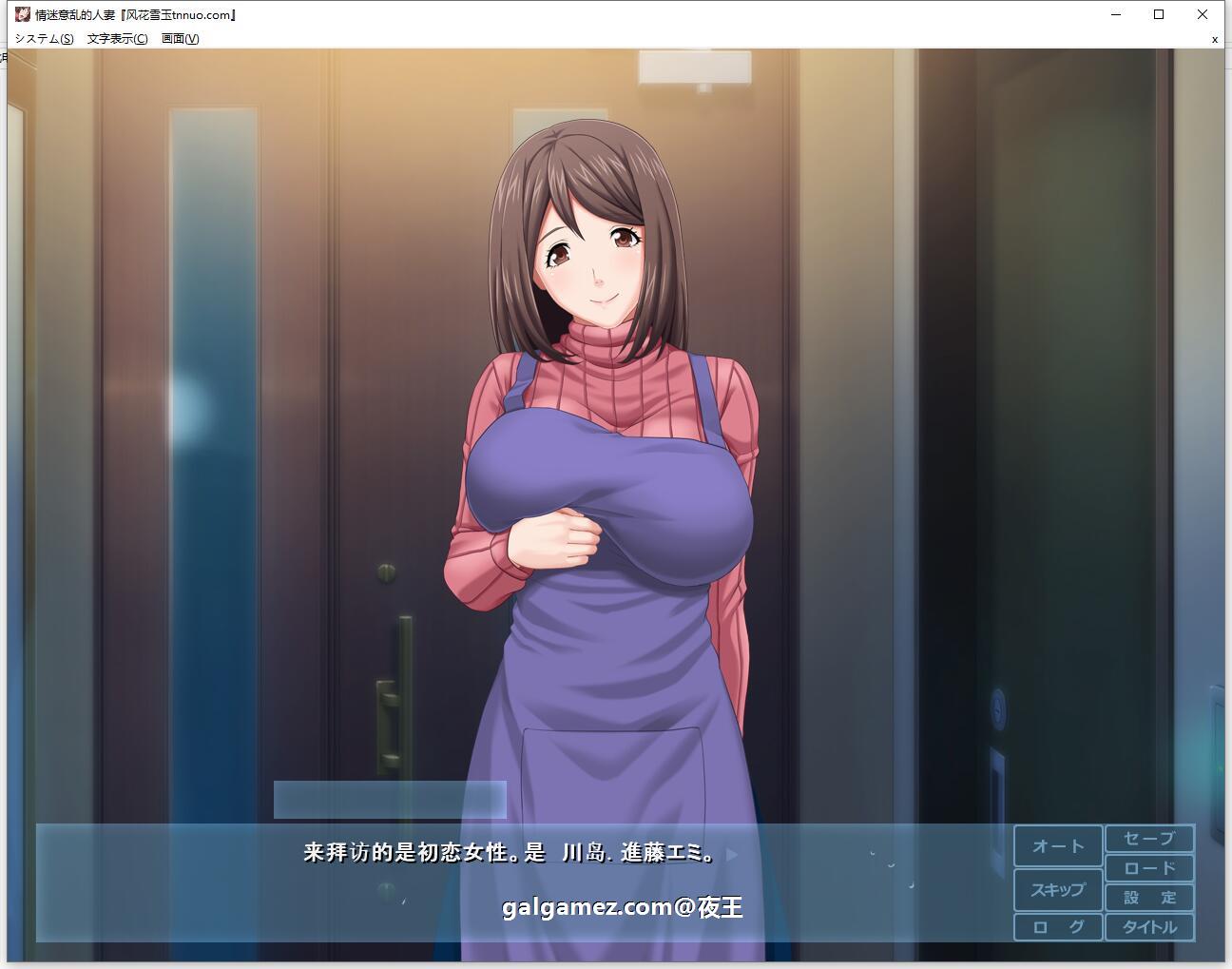Enable auto-read mode with the オート button

[1057, 844]
